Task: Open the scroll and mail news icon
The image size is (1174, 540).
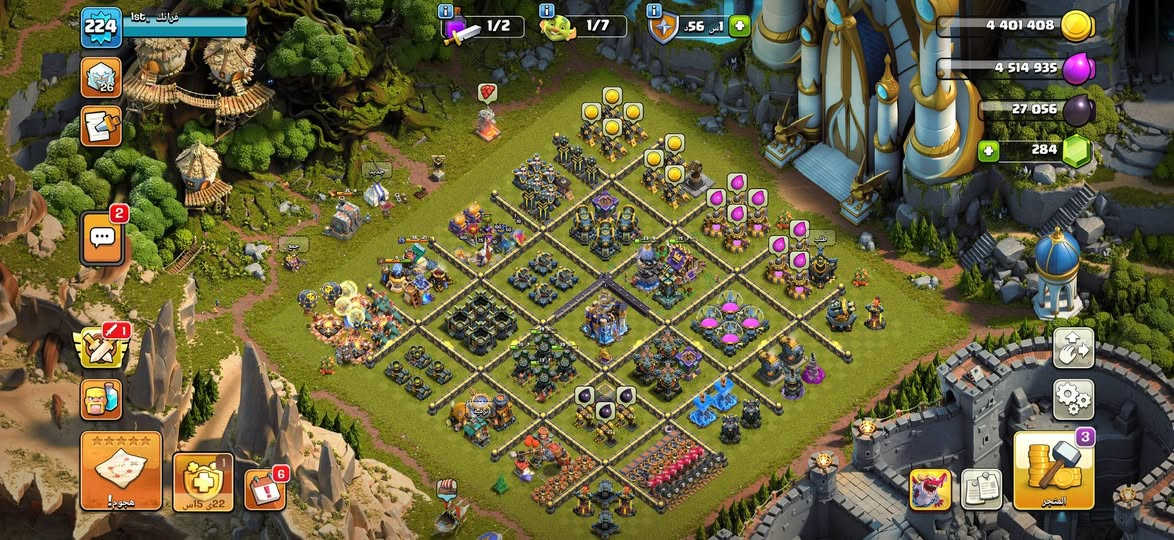Action: [x=101, y=127]
